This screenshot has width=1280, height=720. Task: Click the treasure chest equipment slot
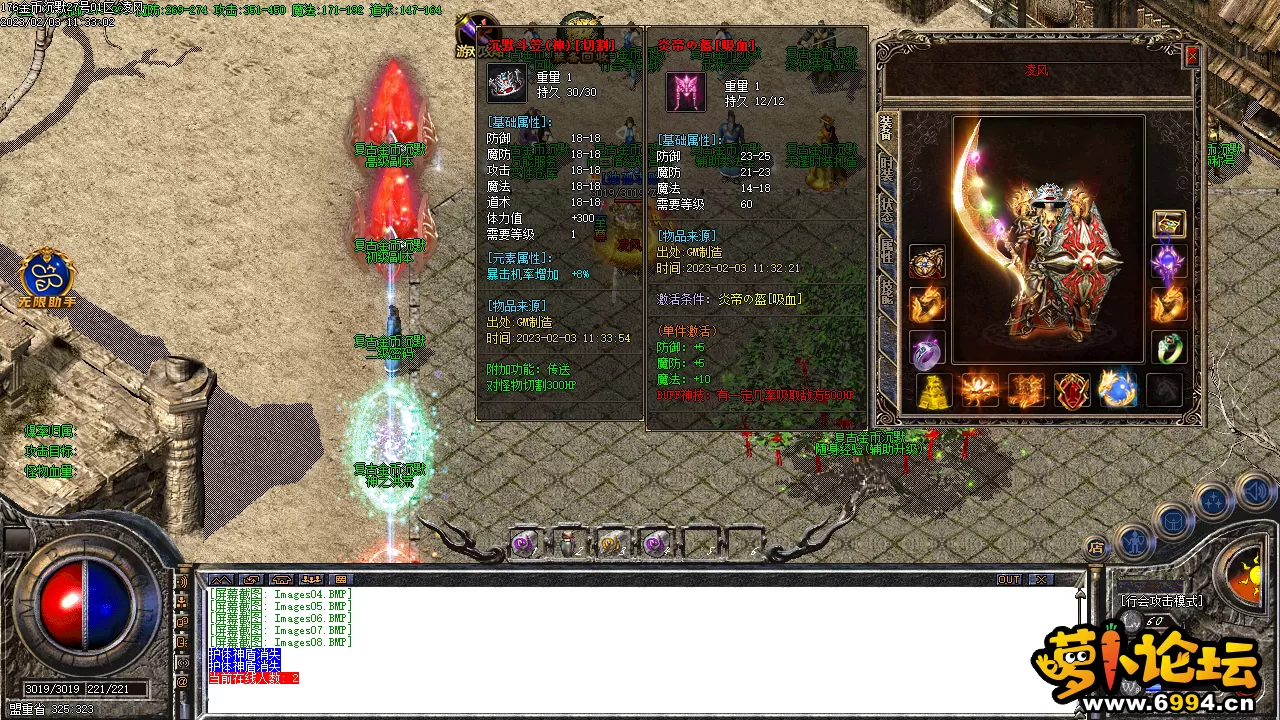[x=1169, y=224]
